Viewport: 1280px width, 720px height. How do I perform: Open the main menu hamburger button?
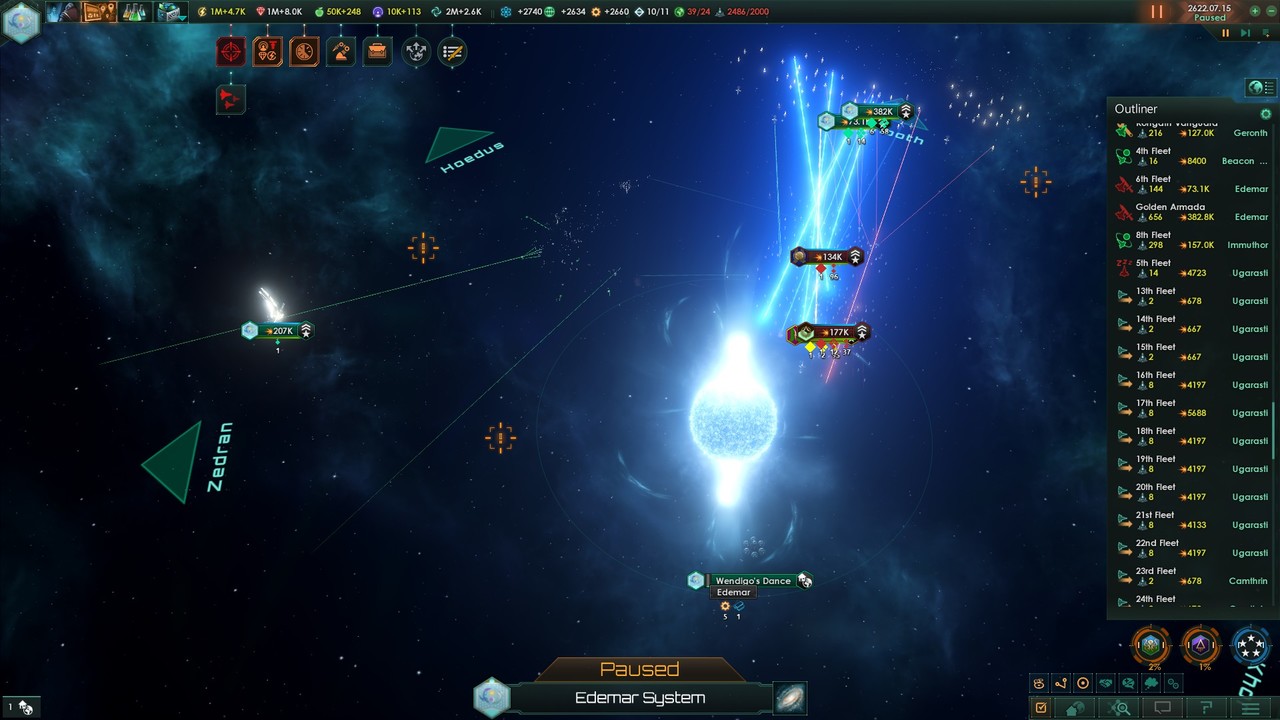(1250, 708)
